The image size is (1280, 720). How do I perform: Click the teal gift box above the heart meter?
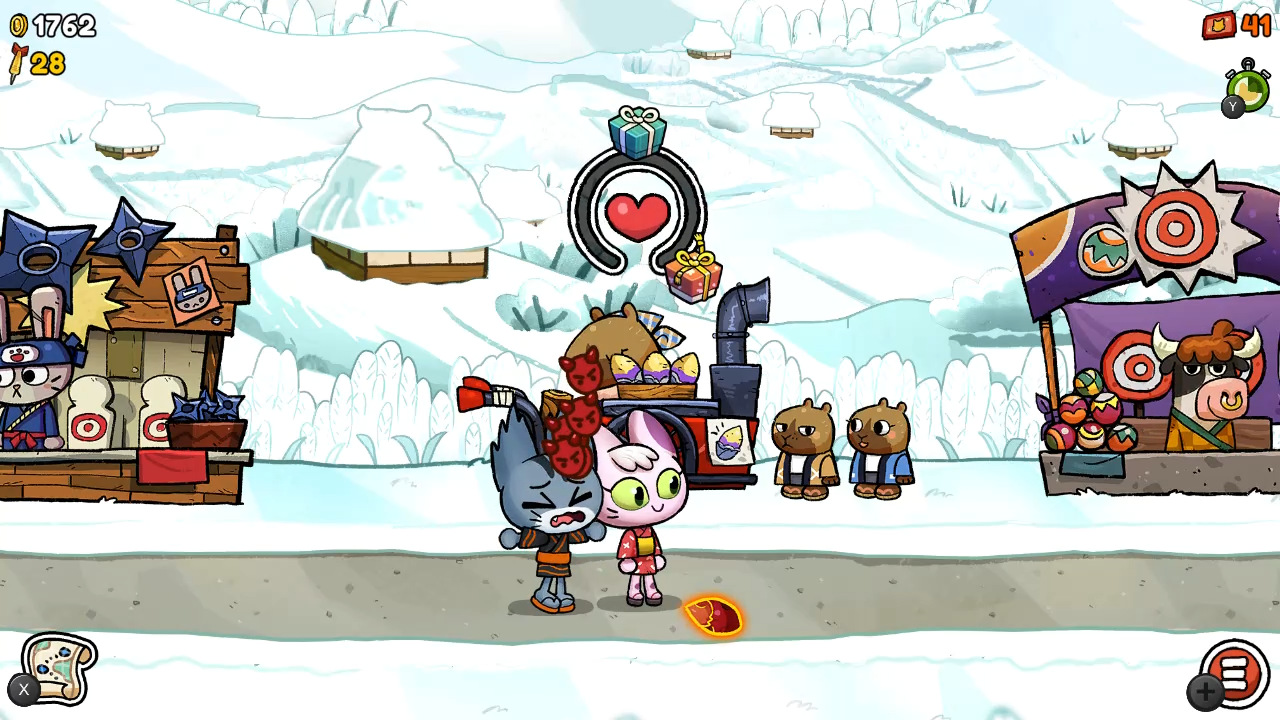click(x=638, y=128)
